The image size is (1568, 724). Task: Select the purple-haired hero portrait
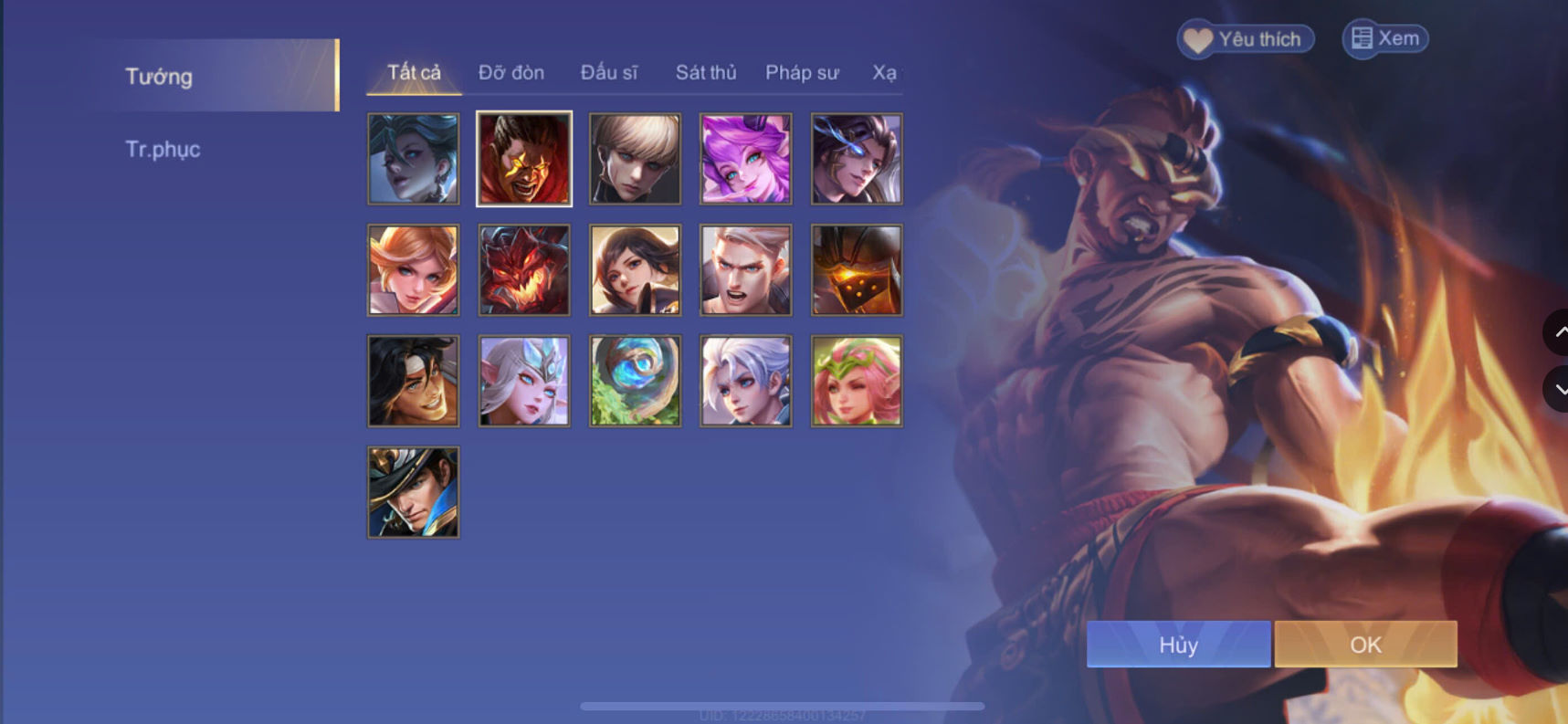pyautogui.click(x=745, y=158)
